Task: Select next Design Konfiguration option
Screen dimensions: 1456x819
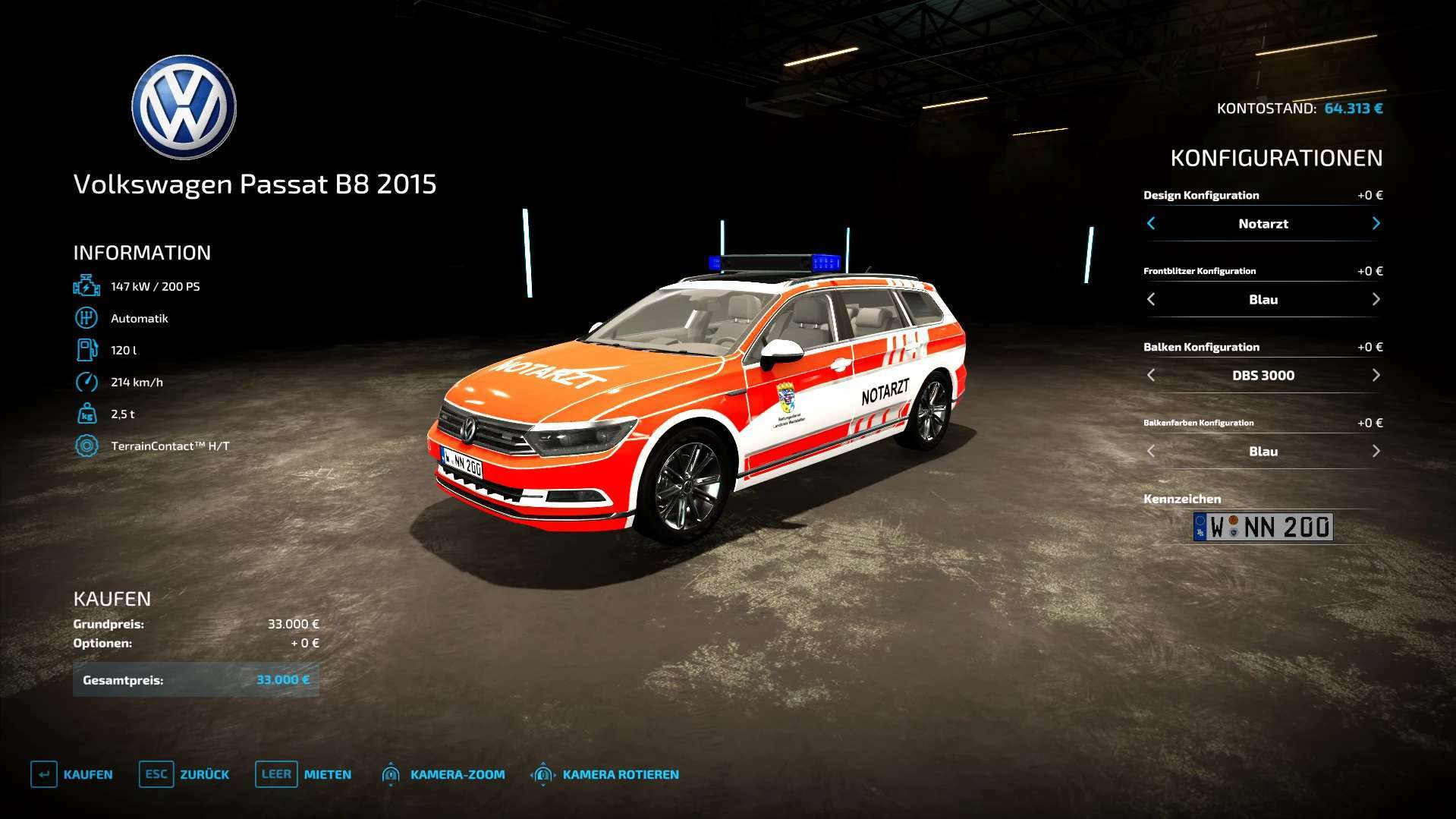Action: pos(1376,223)
